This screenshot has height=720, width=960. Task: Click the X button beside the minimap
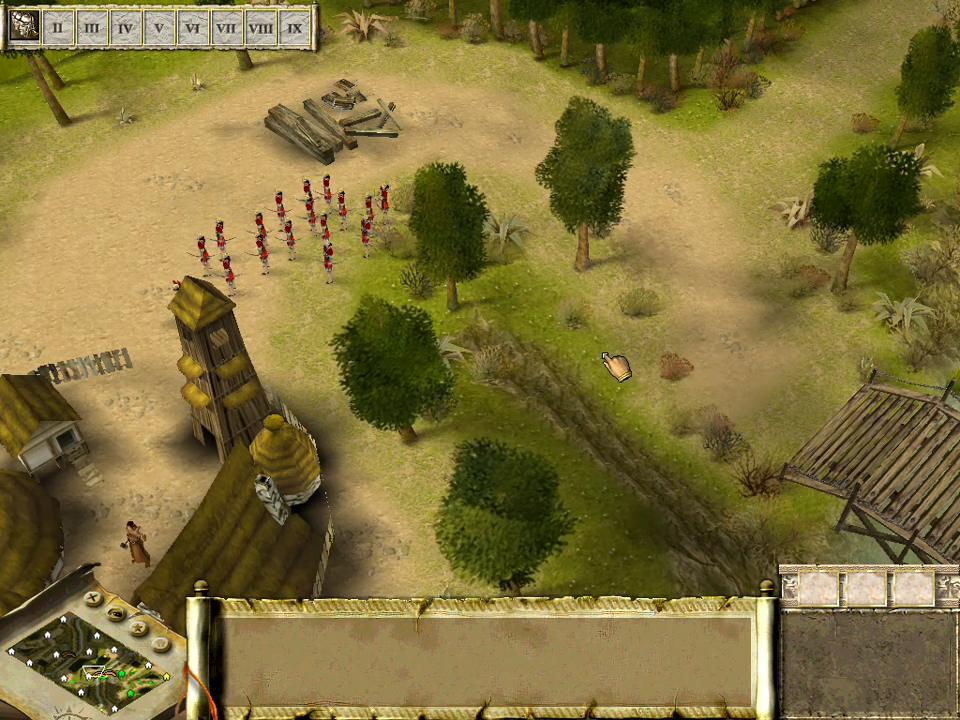coord(92,599)
